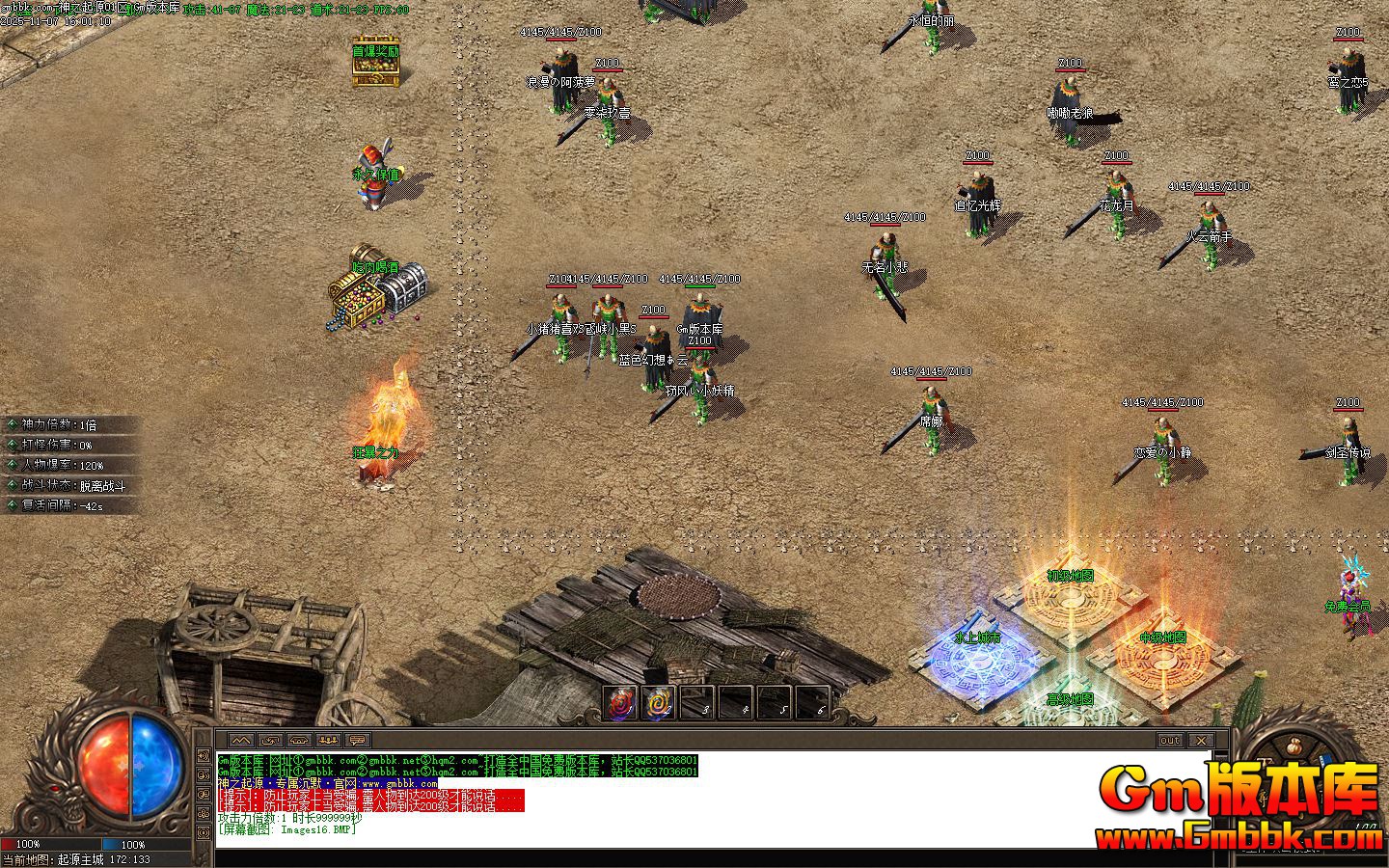Use the yellow swirl item in quick slot 2
Viewport: 1389px width, 868px height.
[x=660, y=703]
